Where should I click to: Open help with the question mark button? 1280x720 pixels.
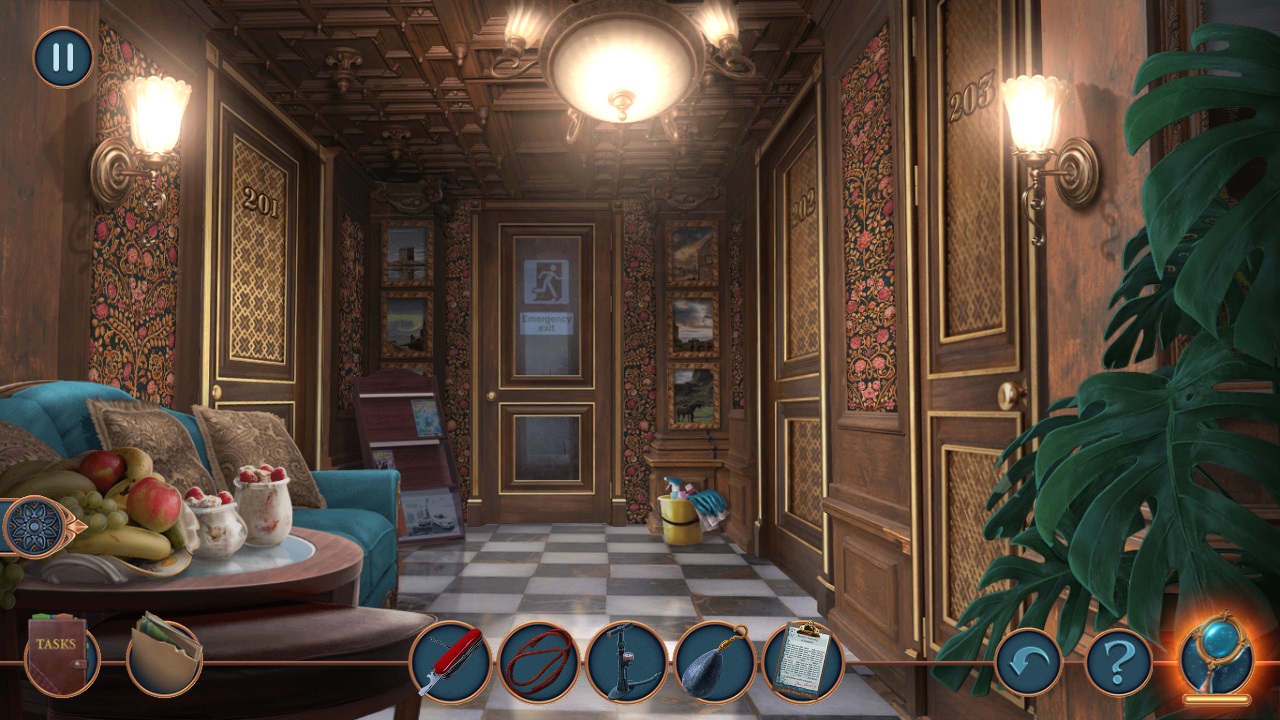click(x=1119, y=661)
